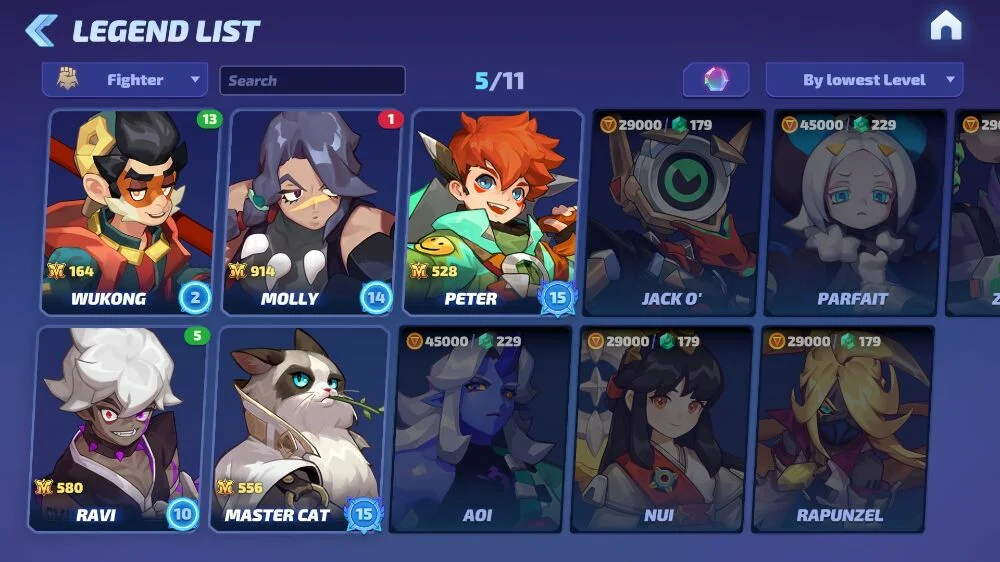Return to the home screen
Screen dimensions: 1000x562
click(x=945, y=27)
